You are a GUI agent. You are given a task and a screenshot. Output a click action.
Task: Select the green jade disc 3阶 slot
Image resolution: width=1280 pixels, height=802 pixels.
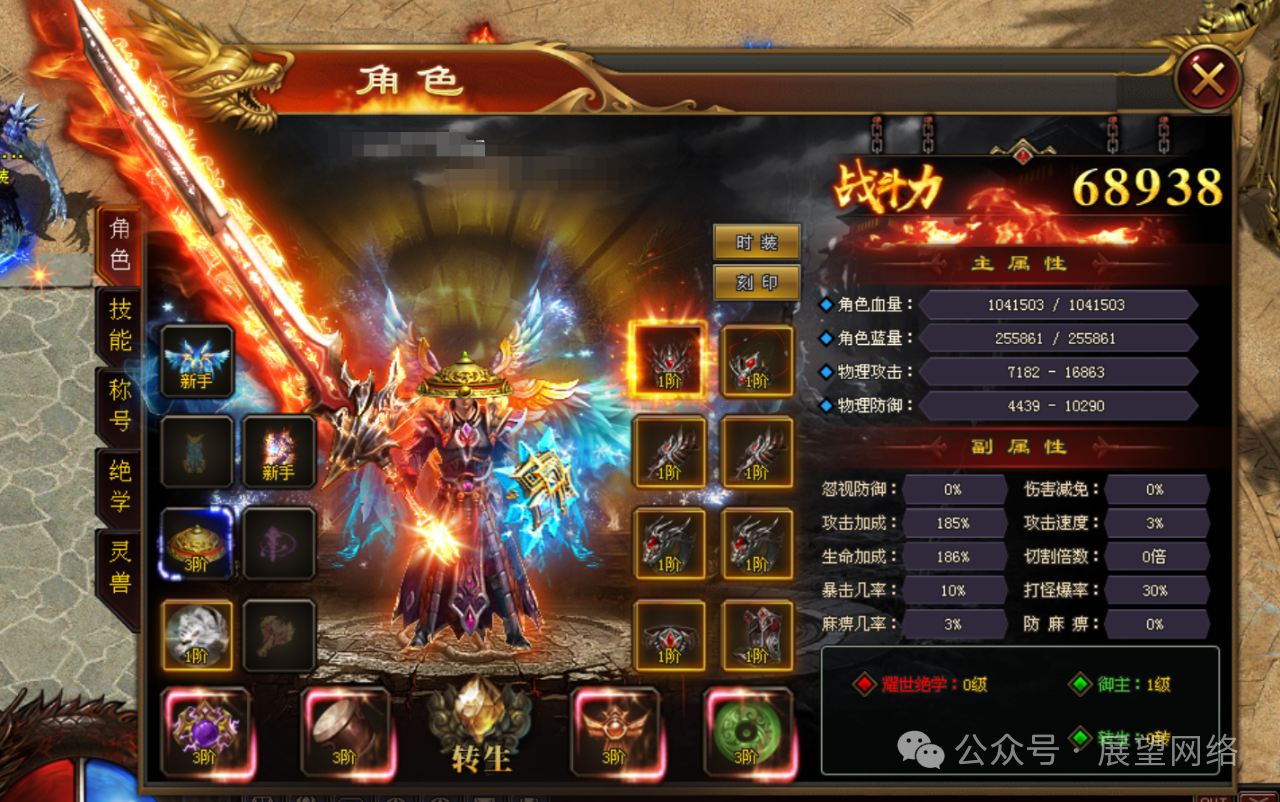(748, 732)
